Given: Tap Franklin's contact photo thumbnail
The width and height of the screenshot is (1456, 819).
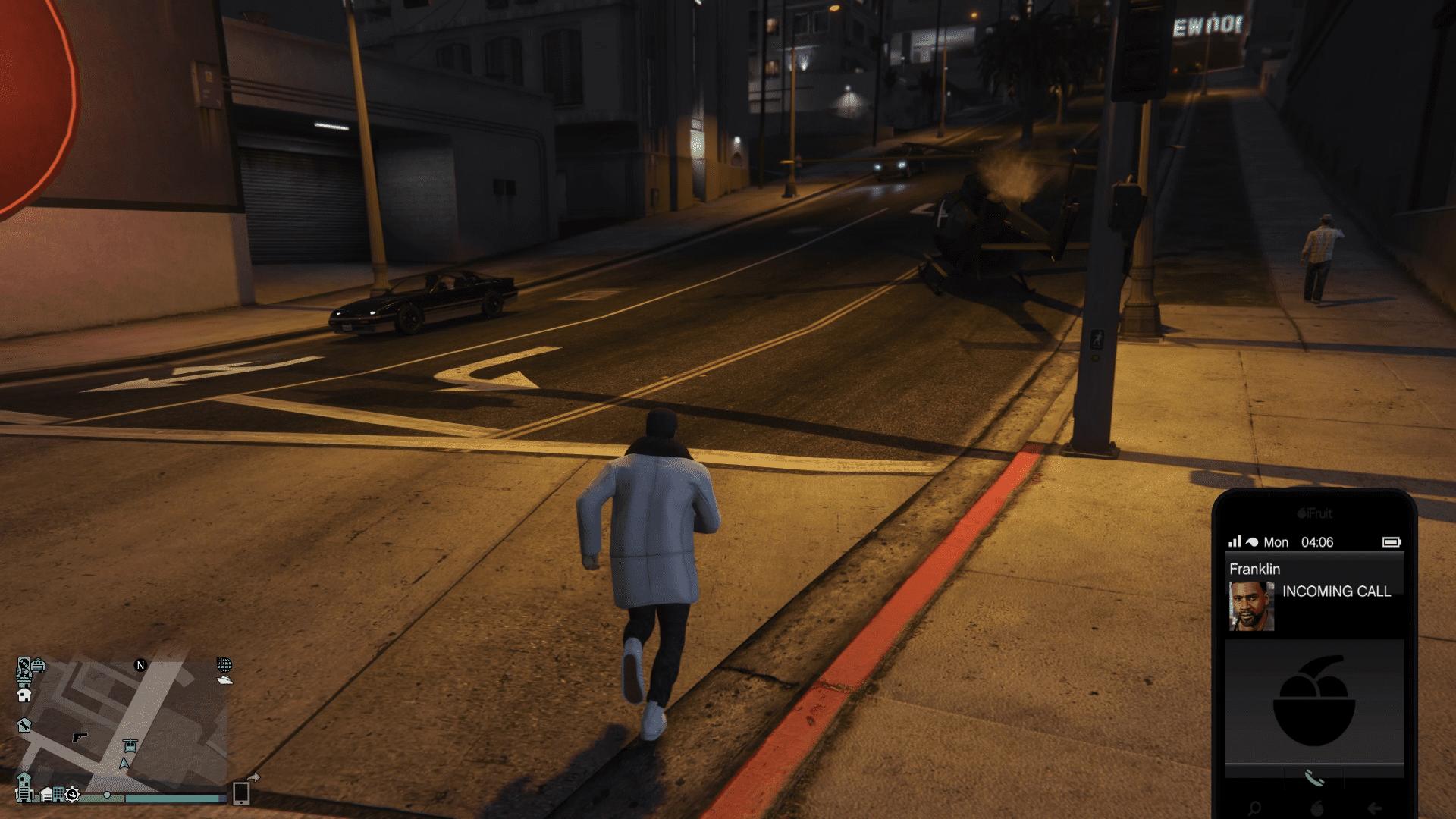Looking at the screenshot, I should click(1252, 607).
